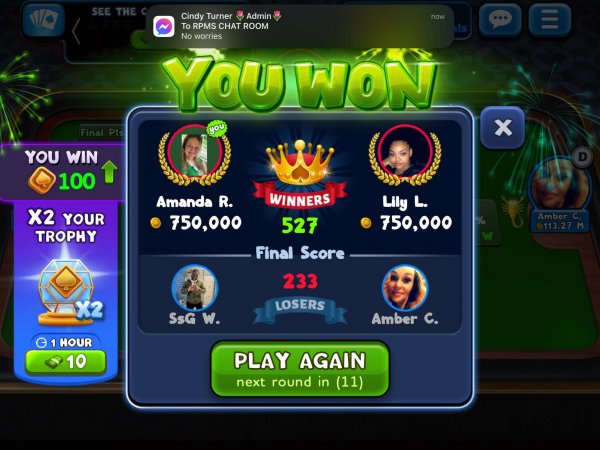
Task: Open the hamburger menu
Action: [x=549, y=20]
